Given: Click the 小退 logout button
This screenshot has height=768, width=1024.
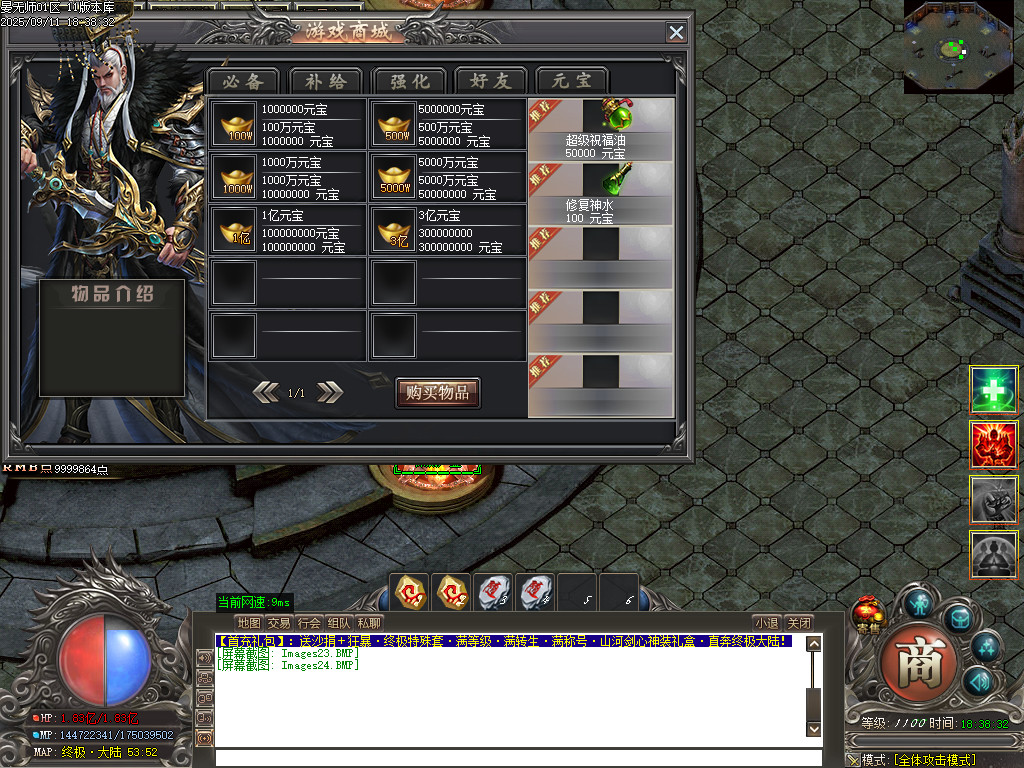Looking at the screenshot, I should [x=766, y=623].
